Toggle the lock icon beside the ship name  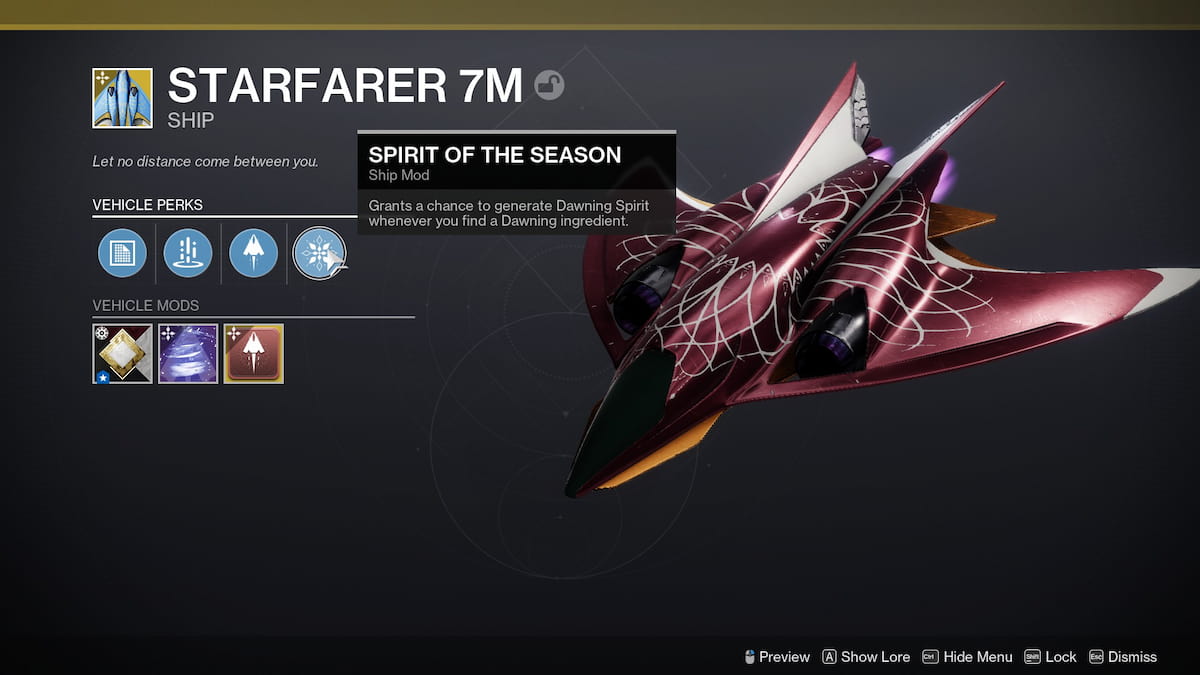tap(549, 86)
